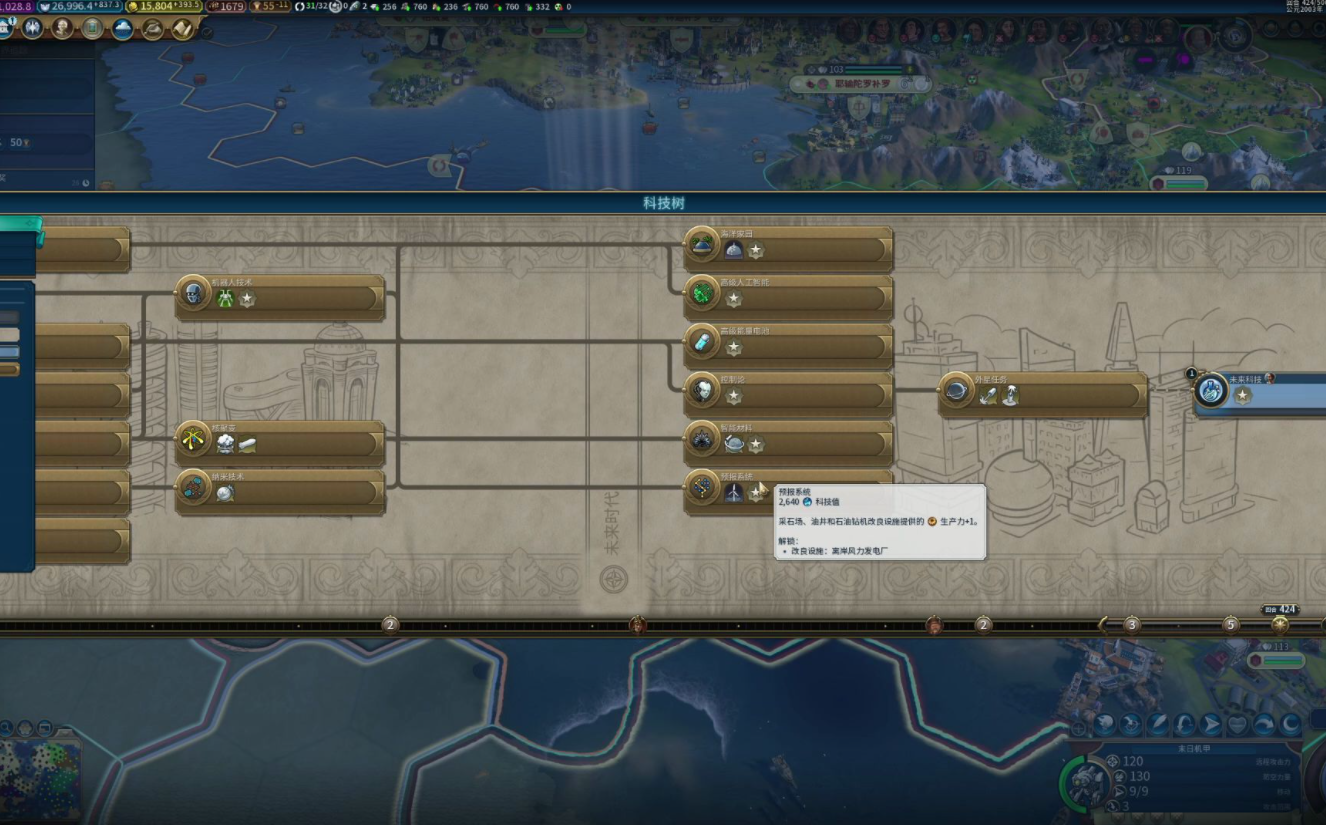The height and width of the screenshot is (825, 1326).
Task: Select the 机器人技术 technology node
Action: tap(280, 296)
